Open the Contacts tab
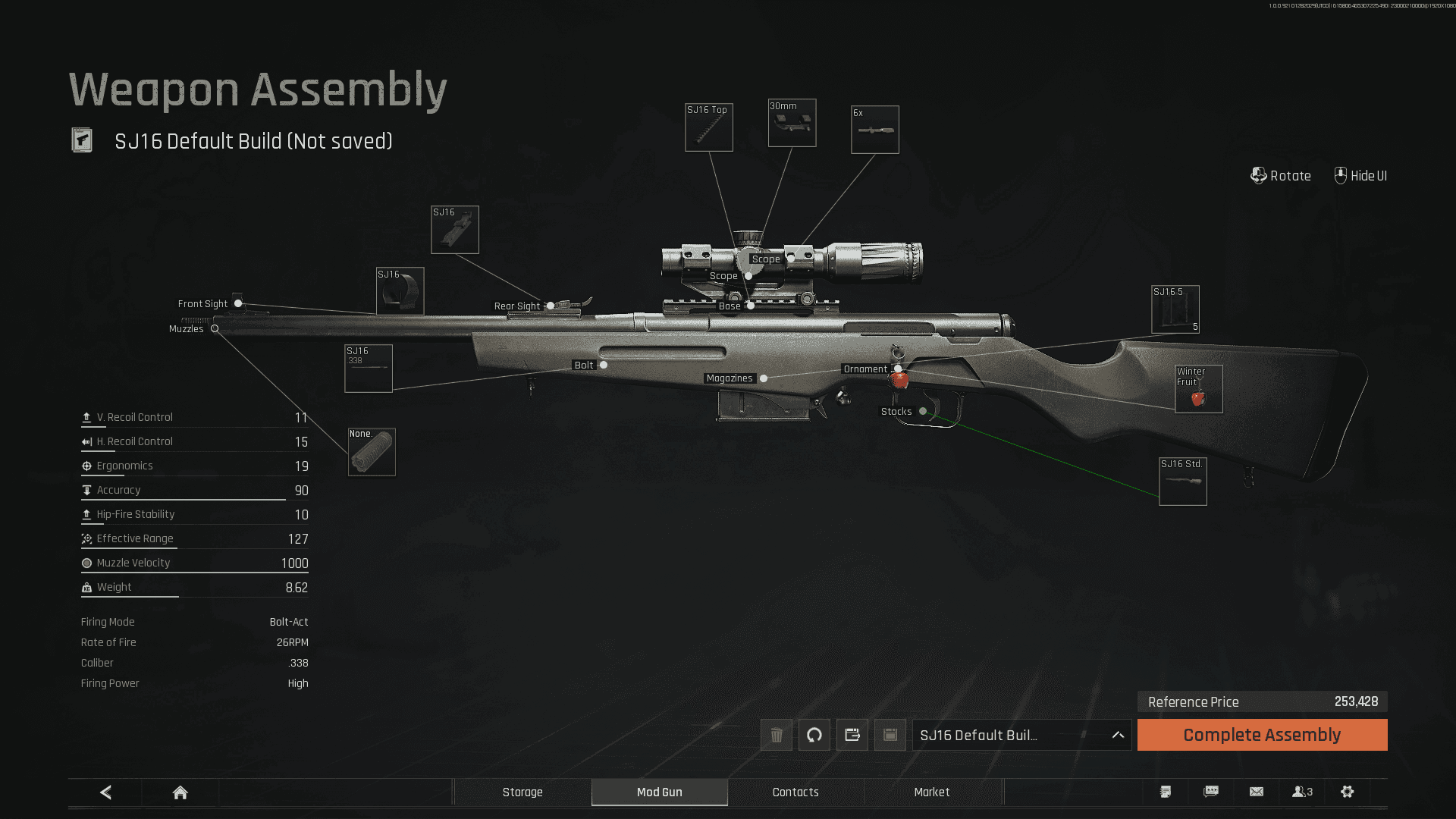 click(795, 792)
